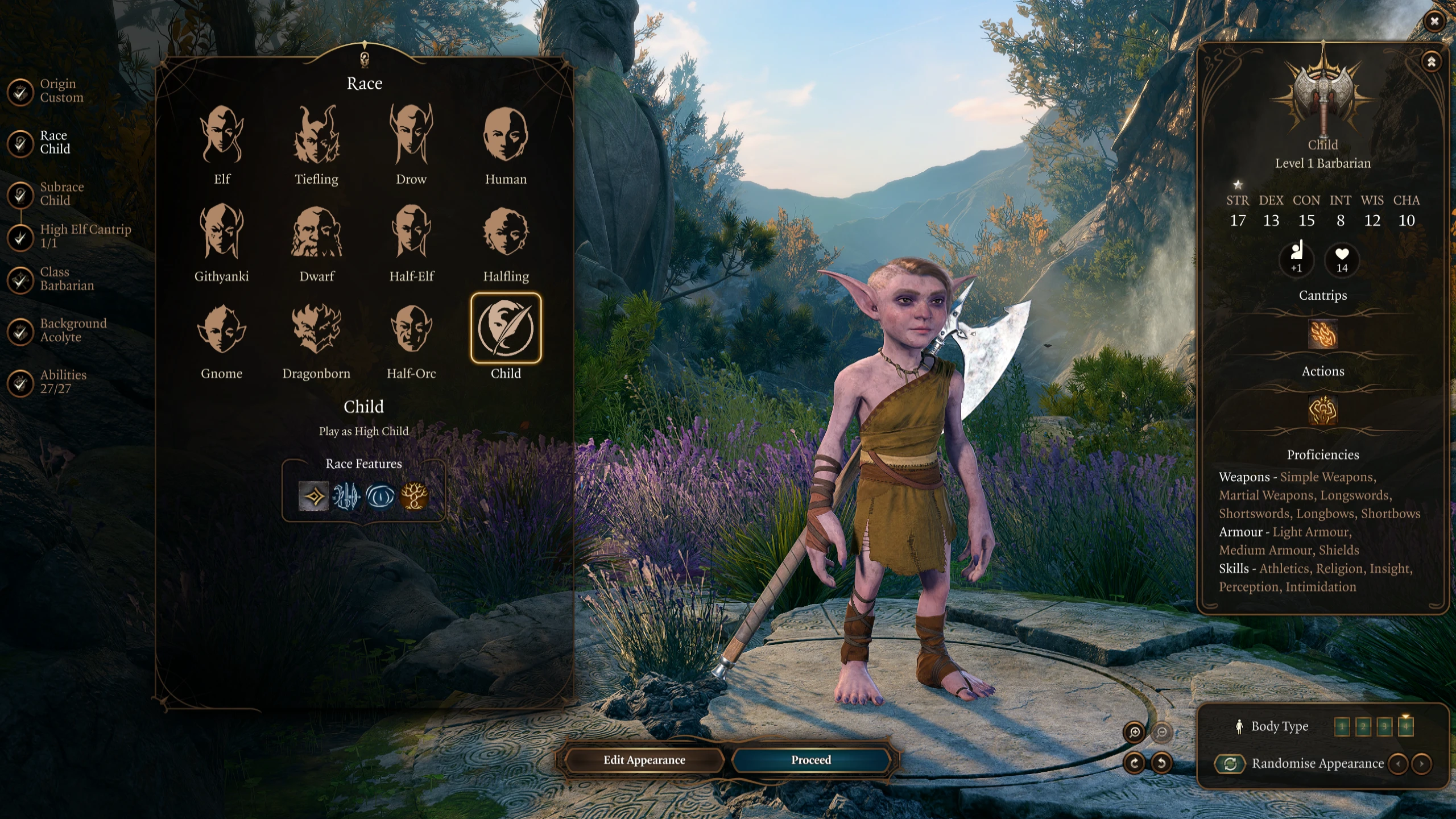Choose Githyanki as the race
Image resolution: width=1456 pixels, height=819 pixels.
coord(222,232)
